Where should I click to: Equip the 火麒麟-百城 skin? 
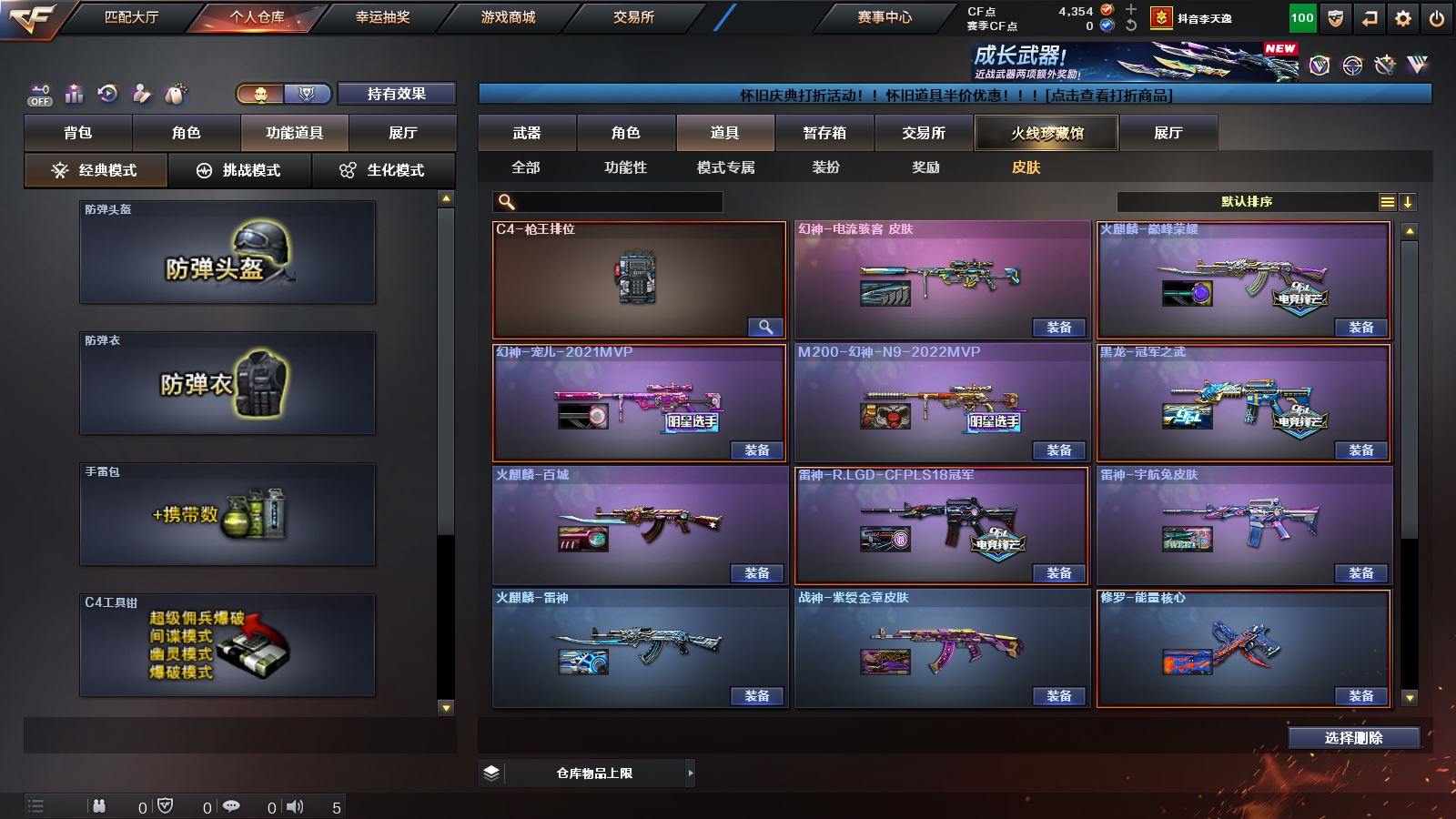click(756, 573)
